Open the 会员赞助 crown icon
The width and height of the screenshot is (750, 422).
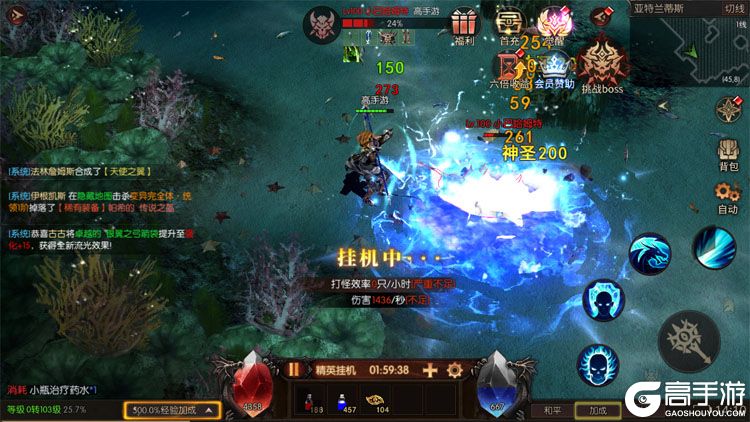(x=554, y=68)
